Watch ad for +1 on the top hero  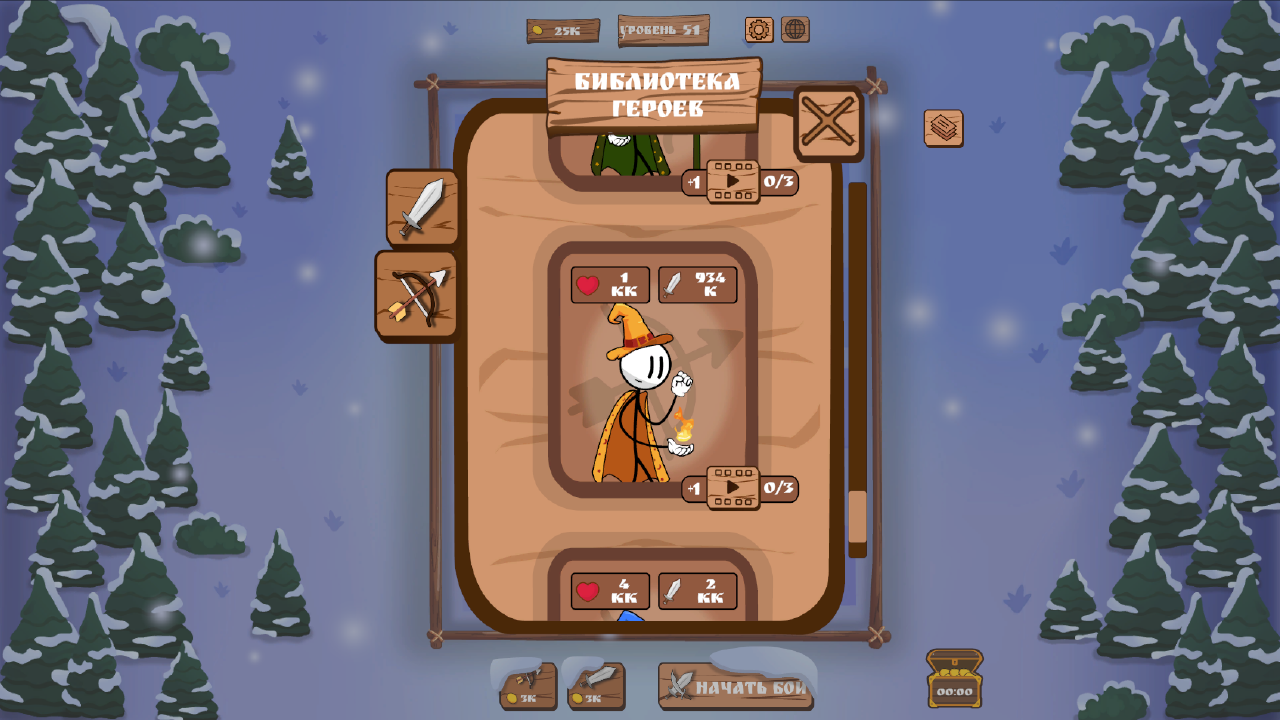[x=733, y=182]
